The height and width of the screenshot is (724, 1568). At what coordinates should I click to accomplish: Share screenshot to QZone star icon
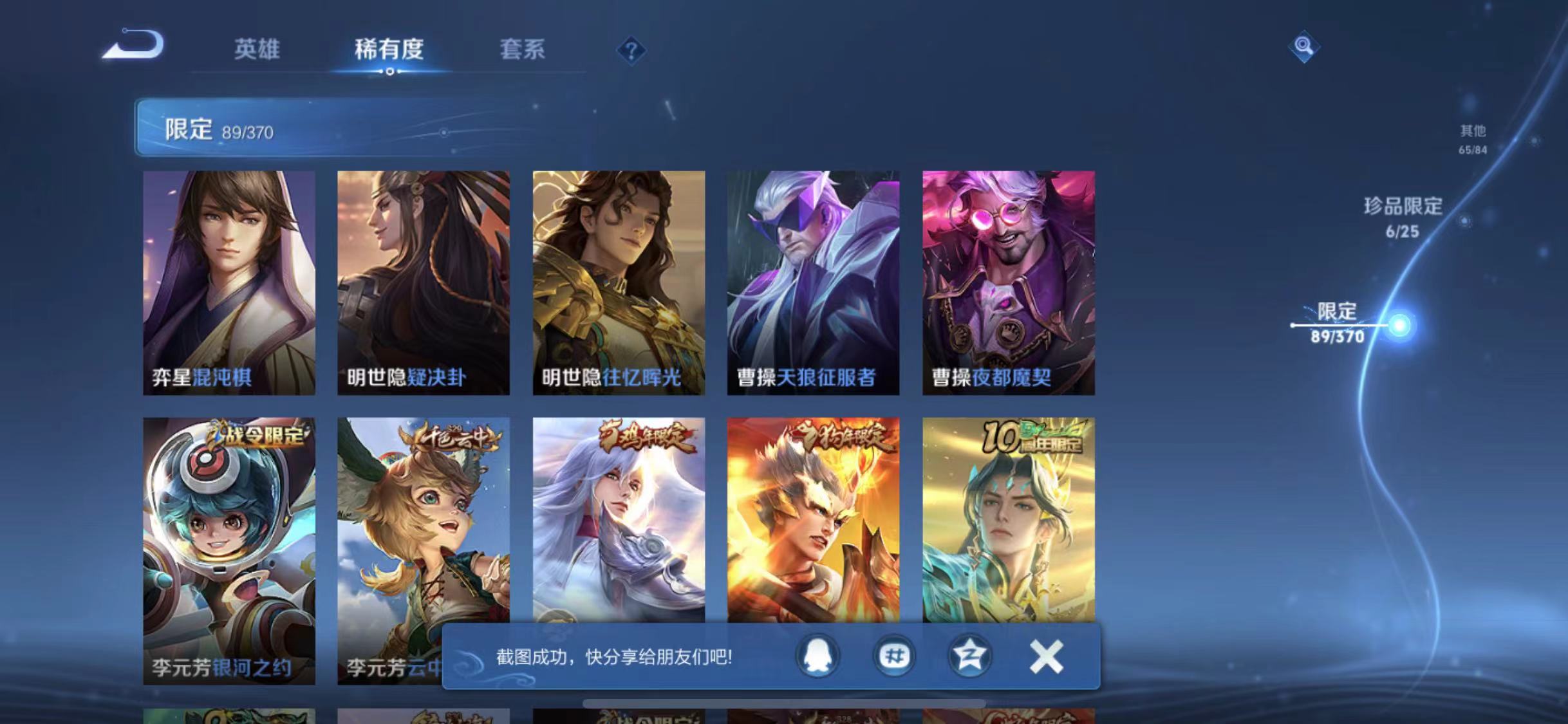coord(969,656)
